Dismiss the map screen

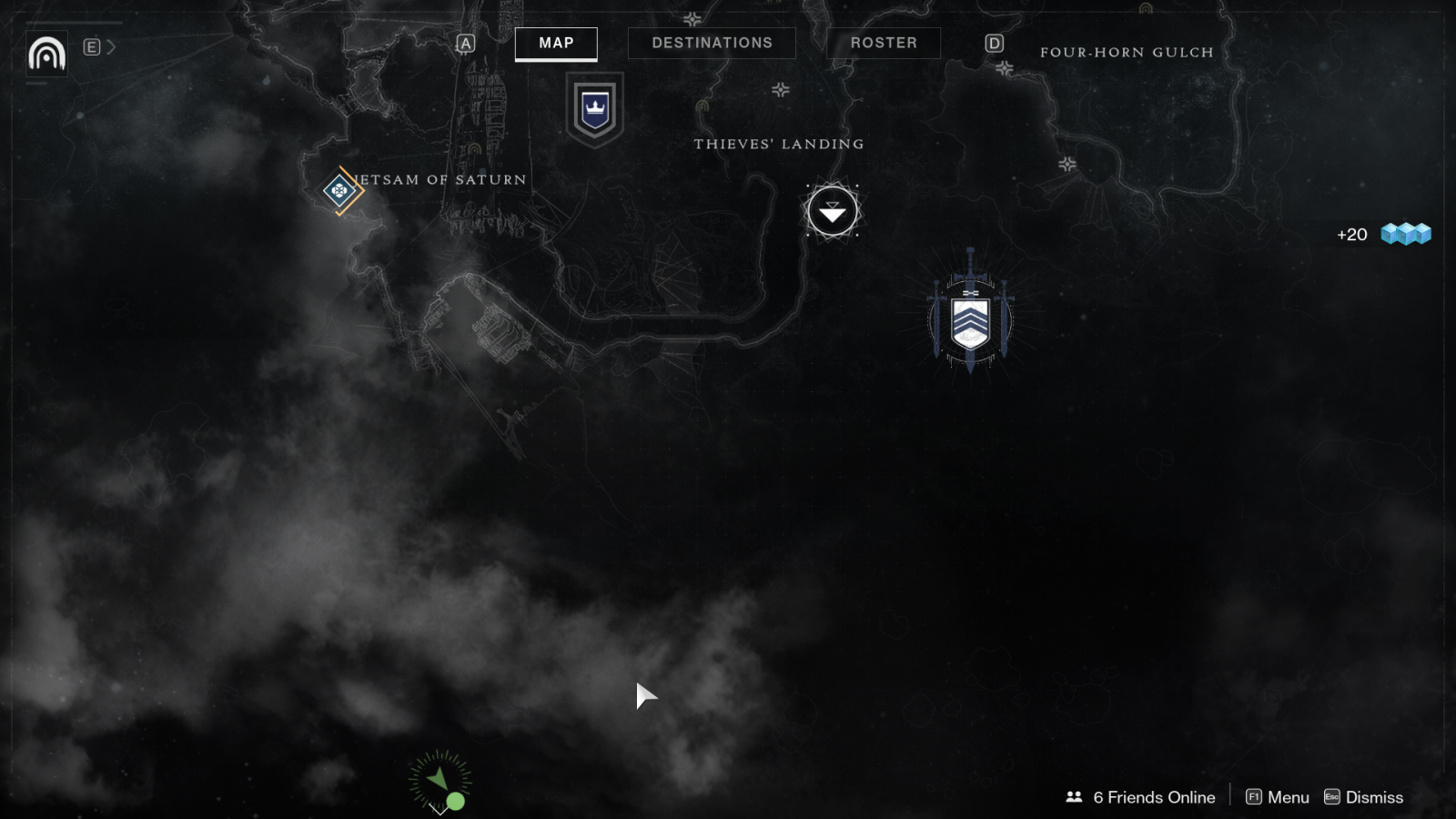point(1363,797)
